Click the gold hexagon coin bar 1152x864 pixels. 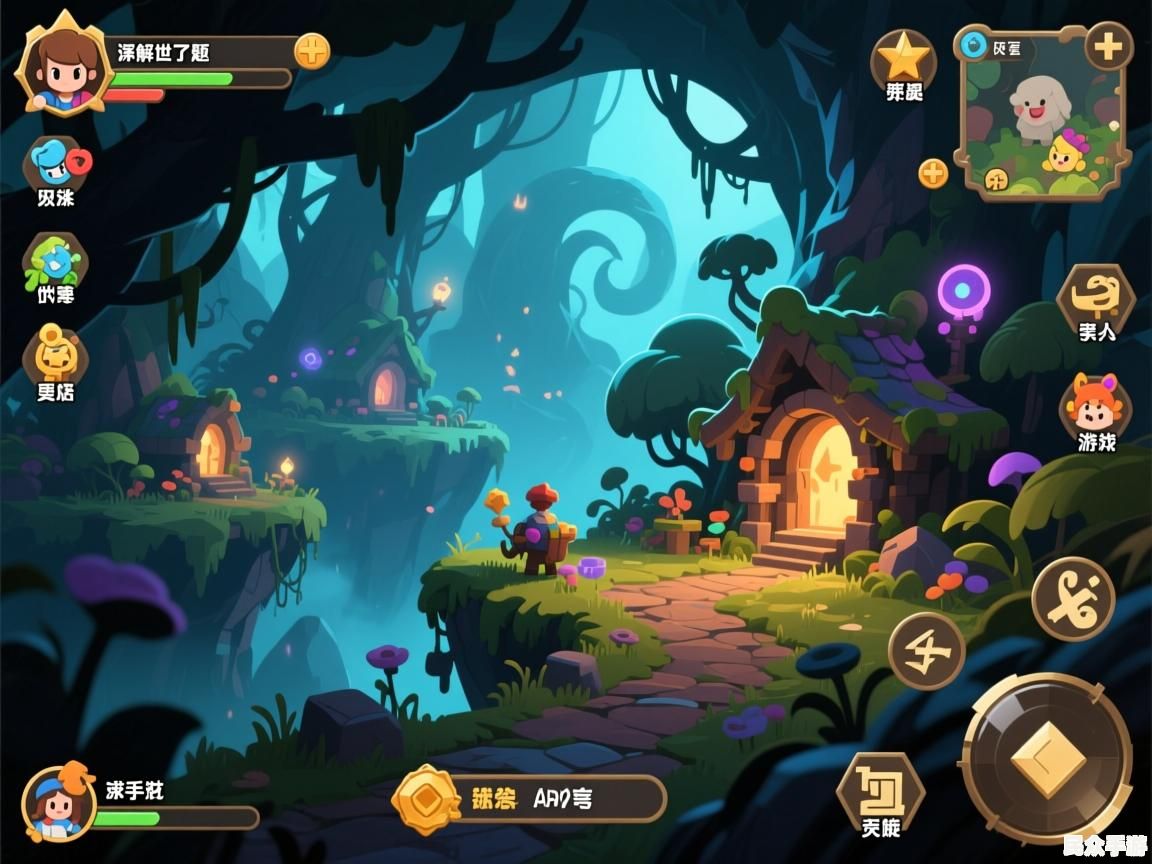pyautogui.click(x=530, y=798)
